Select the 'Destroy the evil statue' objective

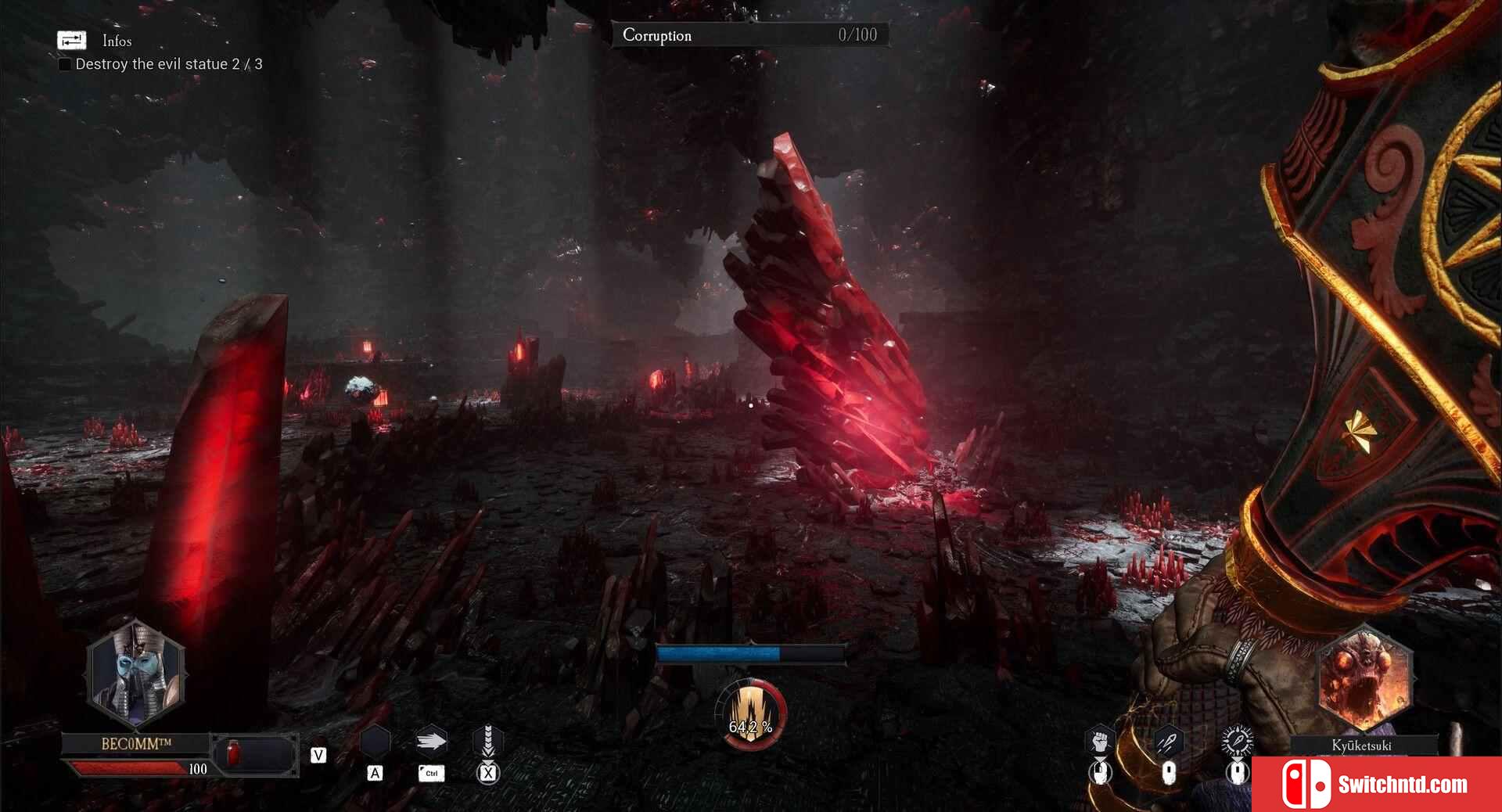[168, 64]
